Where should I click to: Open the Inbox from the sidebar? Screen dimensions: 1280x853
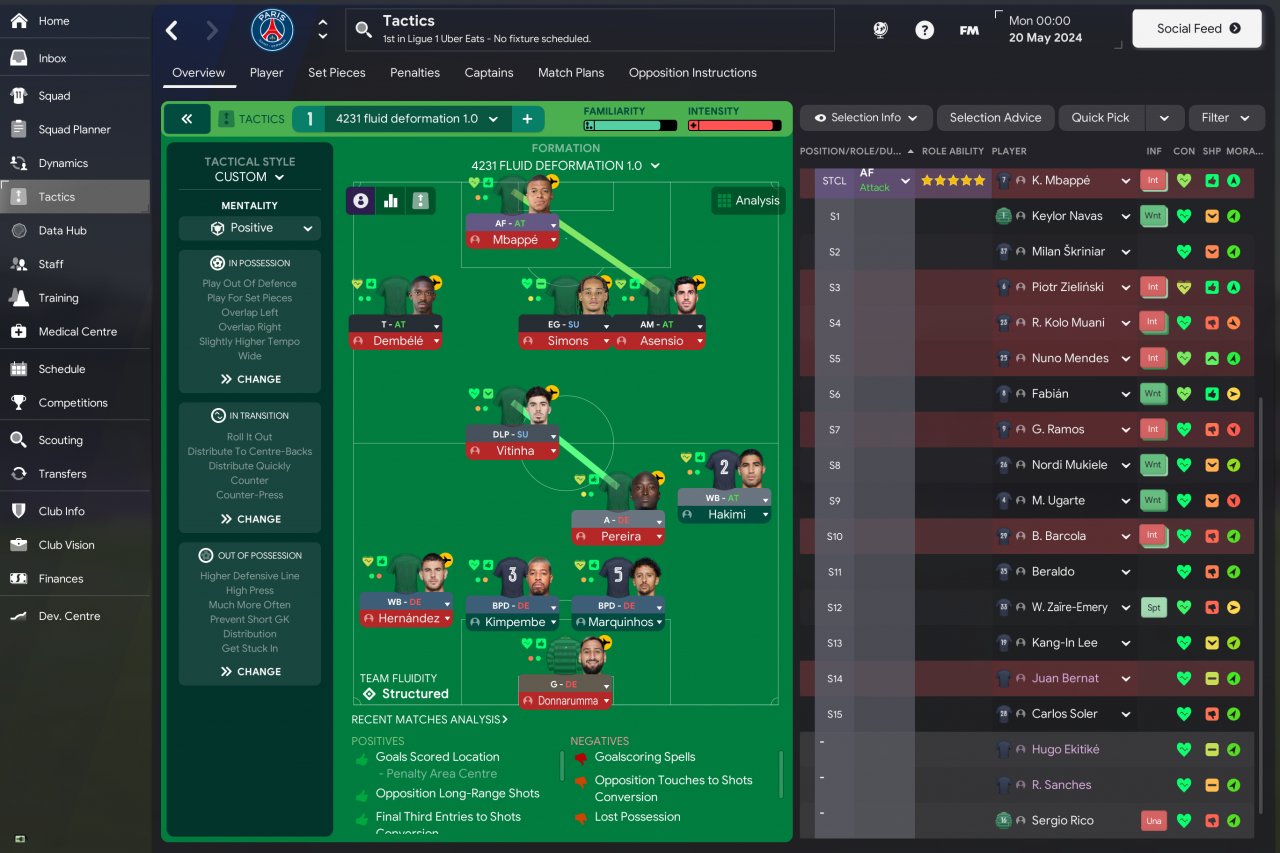(x=52, y=58)
